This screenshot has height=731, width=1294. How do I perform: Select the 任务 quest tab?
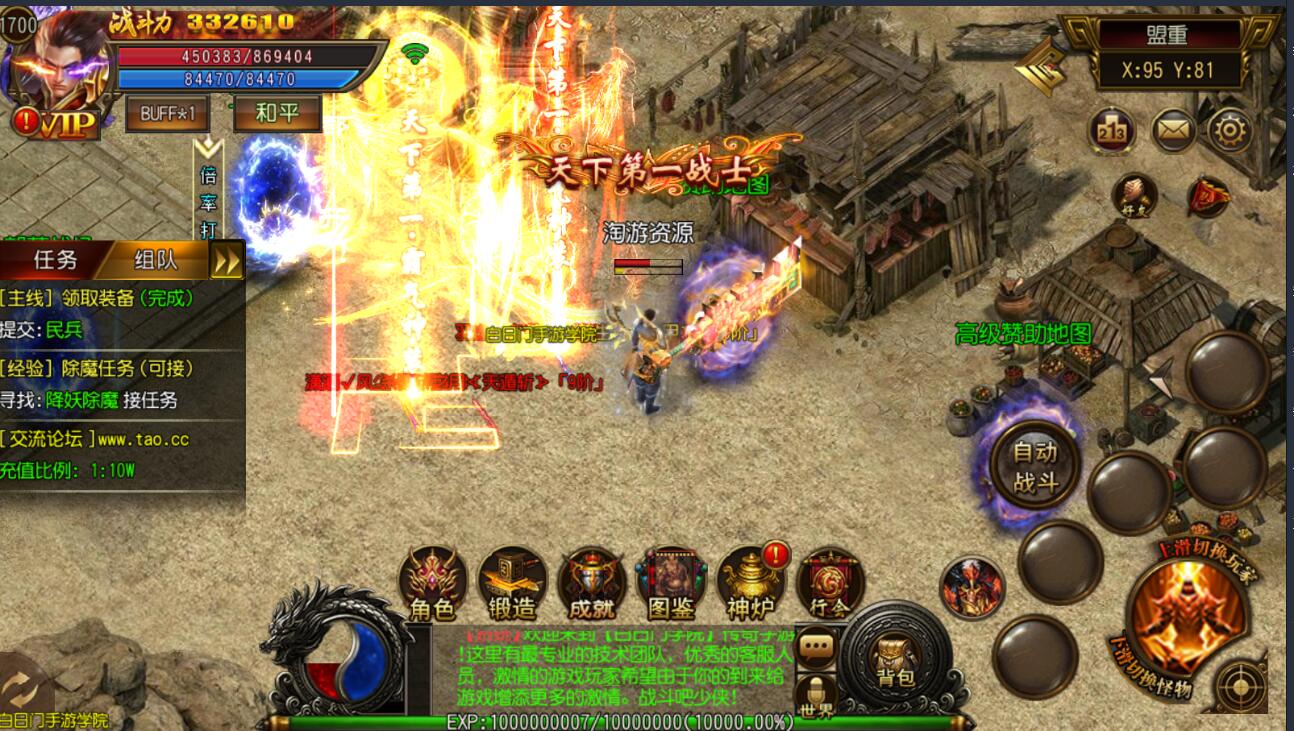(x=56, y=260)
